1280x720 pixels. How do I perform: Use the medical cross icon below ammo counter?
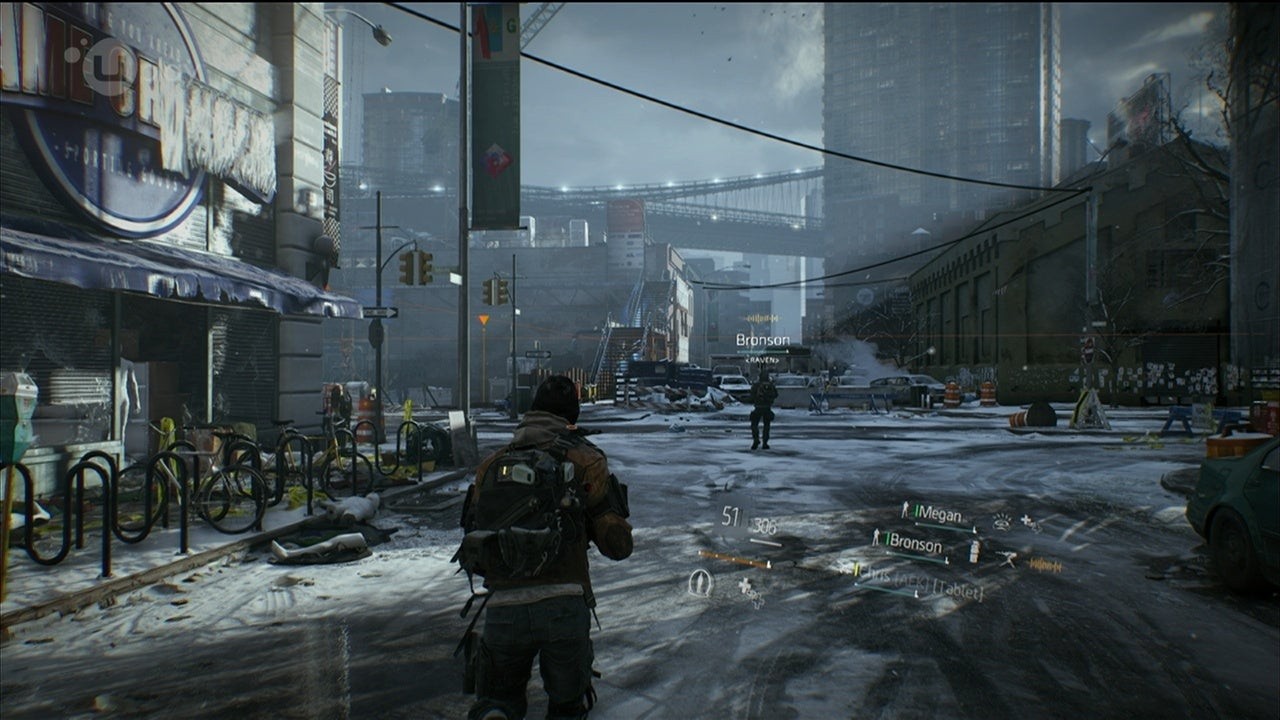750,592
